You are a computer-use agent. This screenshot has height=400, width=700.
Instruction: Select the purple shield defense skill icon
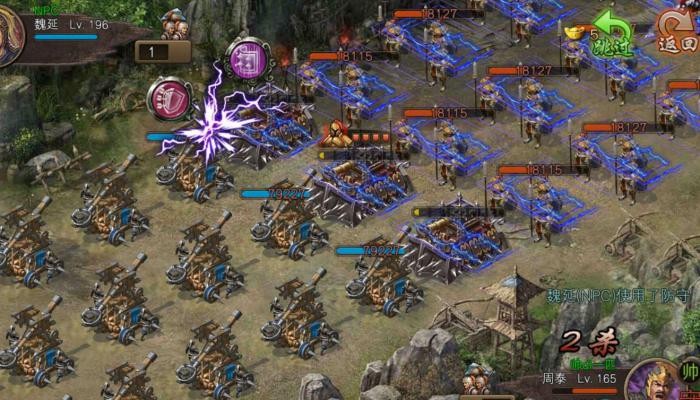[168, 97]
